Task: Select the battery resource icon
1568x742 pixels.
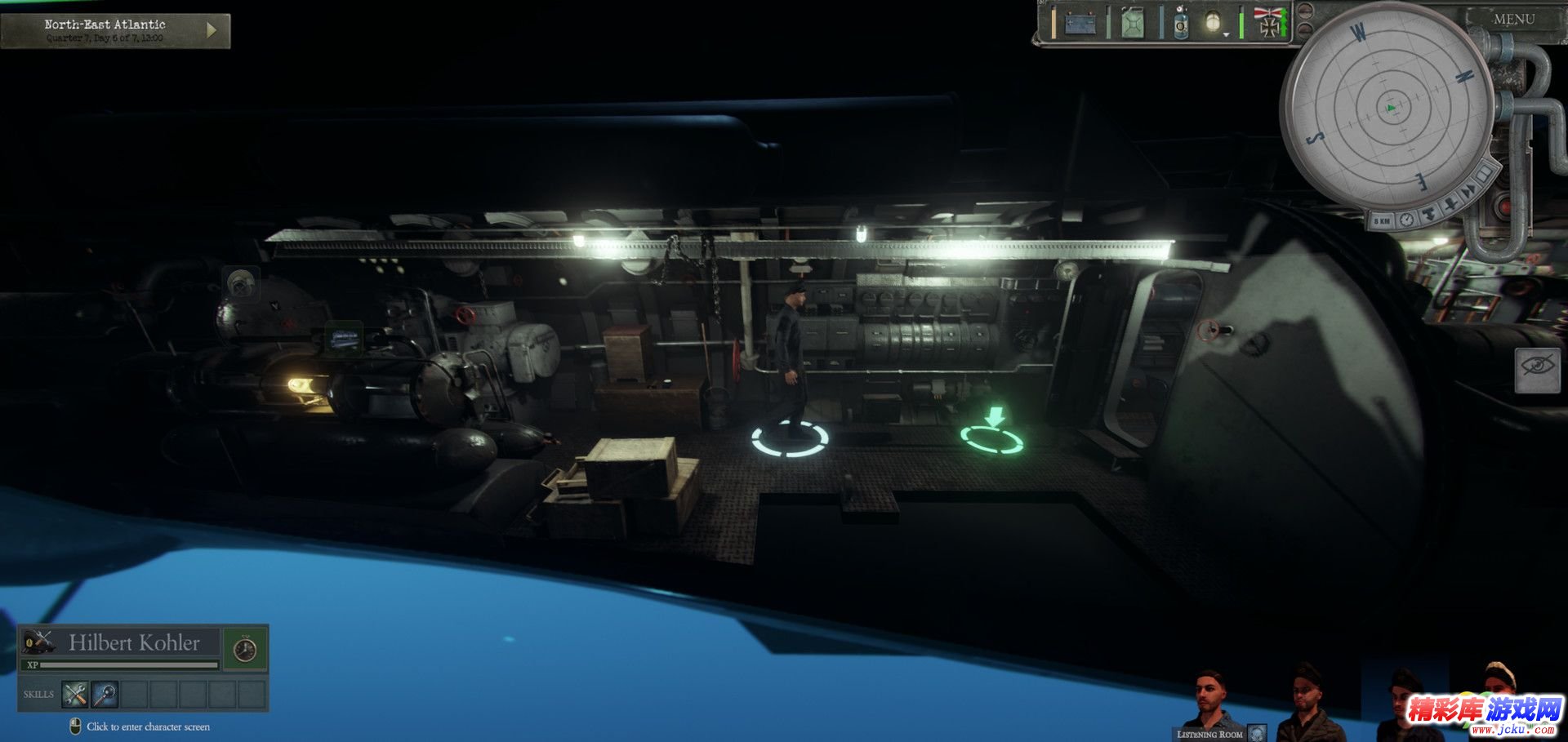Action: pyautogui.click(x=1080, y=24)
